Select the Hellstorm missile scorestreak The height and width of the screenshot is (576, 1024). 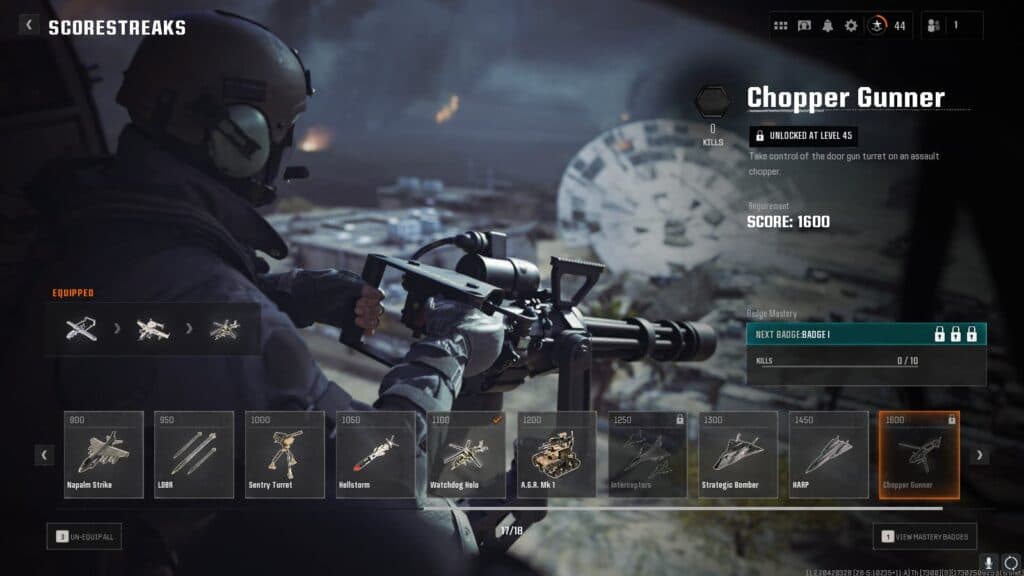pos(375,454)
